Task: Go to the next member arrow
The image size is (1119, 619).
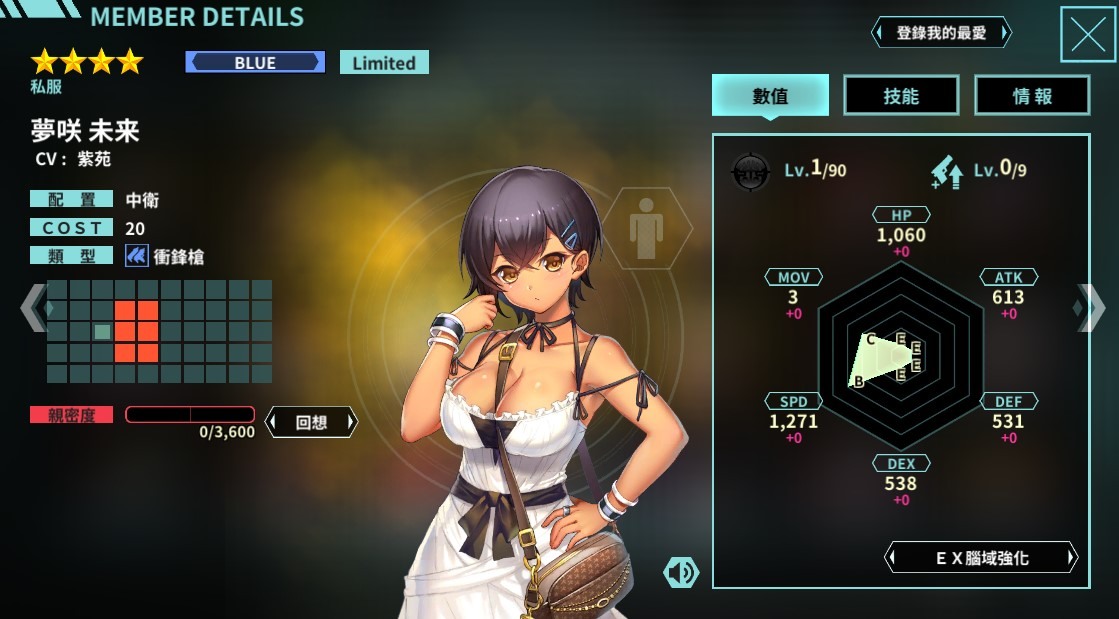Action: tap(1091, 308)
